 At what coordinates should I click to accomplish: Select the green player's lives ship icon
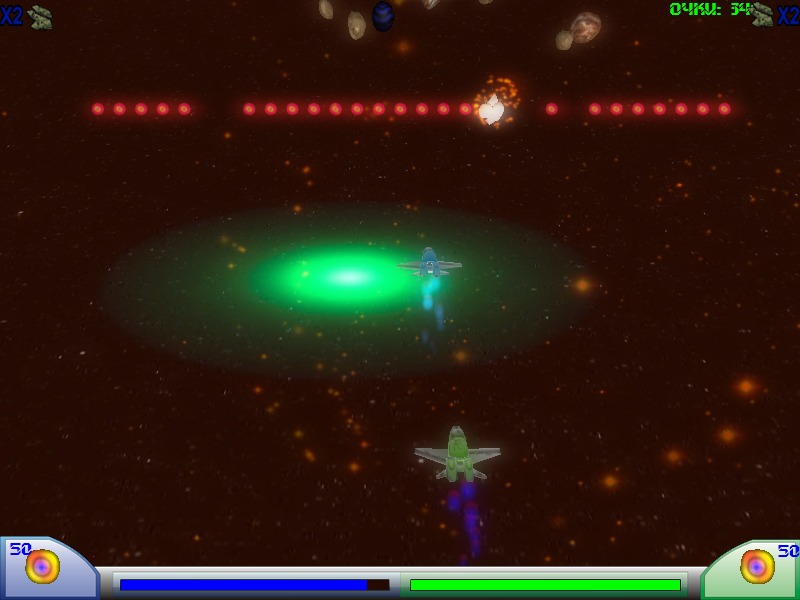[763, 14]
